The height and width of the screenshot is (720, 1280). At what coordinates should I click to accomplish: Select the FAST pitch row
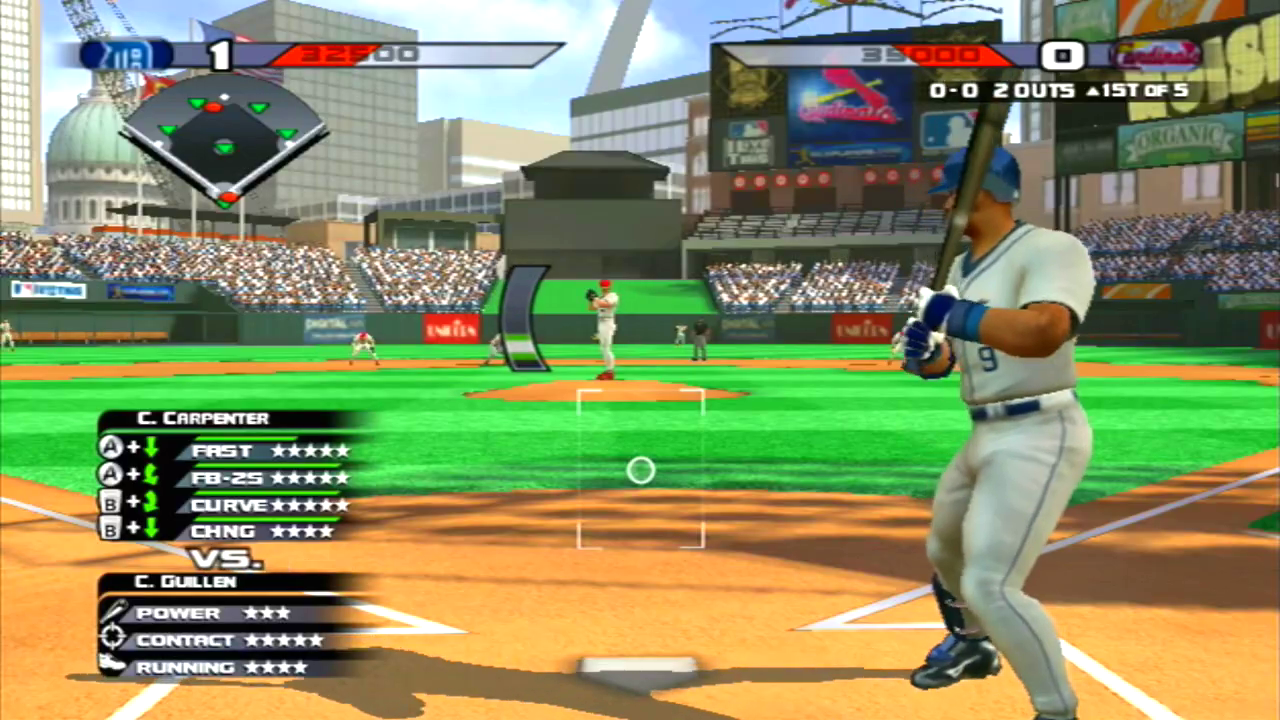coord(228,450)
